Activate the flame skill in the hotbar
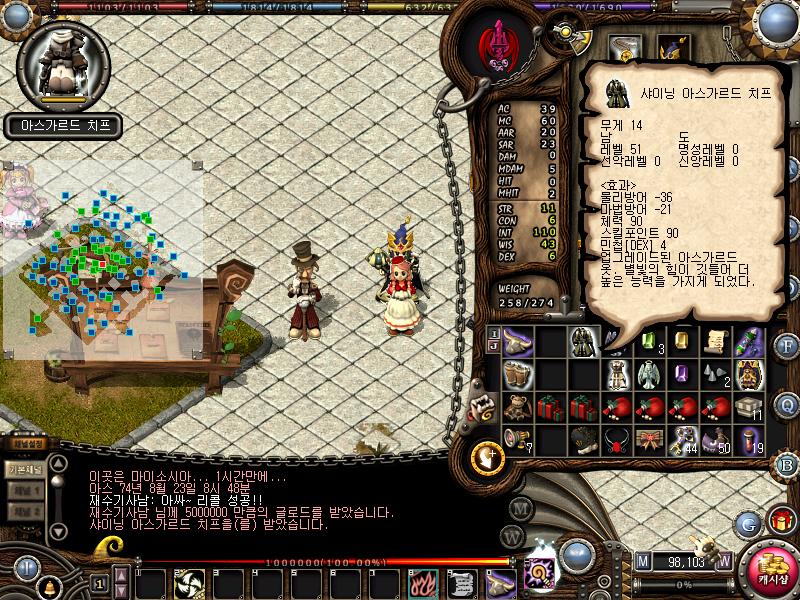 422,583
